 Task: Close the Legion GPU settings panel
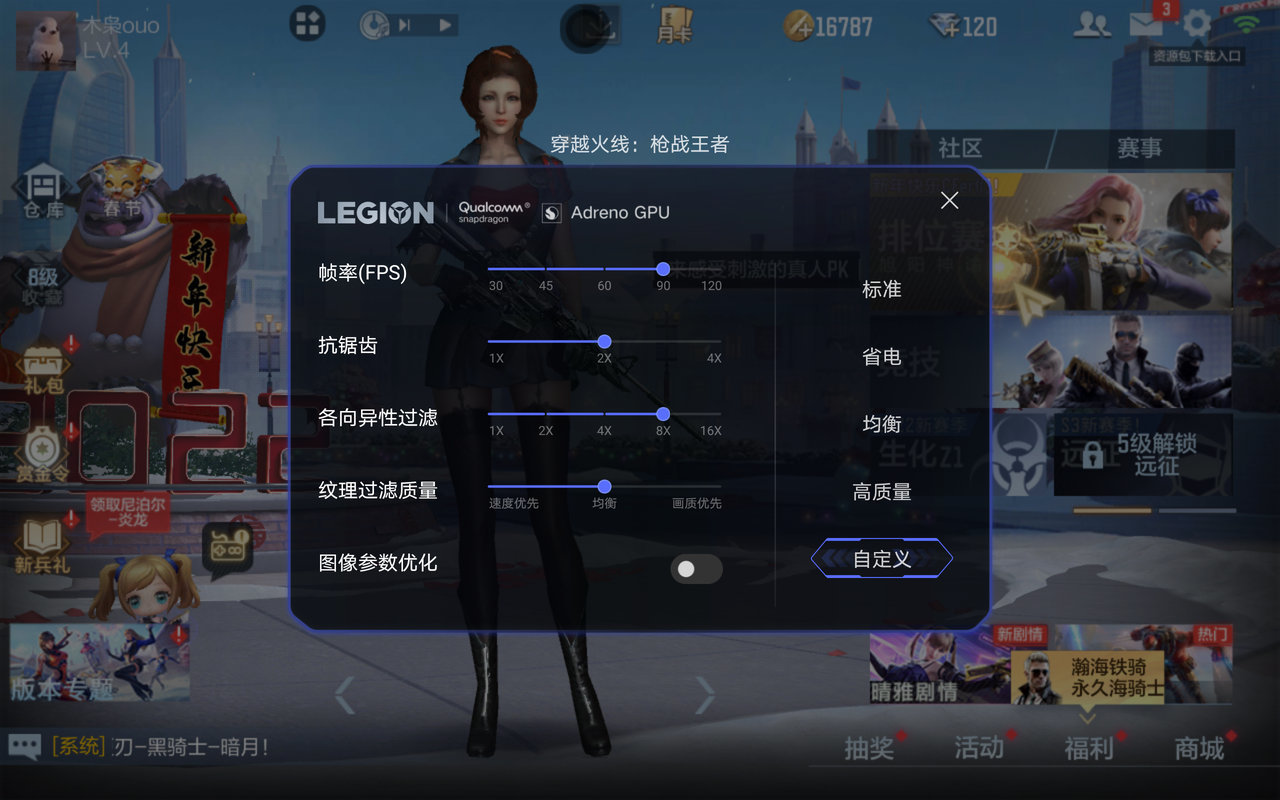pos(949,201)
